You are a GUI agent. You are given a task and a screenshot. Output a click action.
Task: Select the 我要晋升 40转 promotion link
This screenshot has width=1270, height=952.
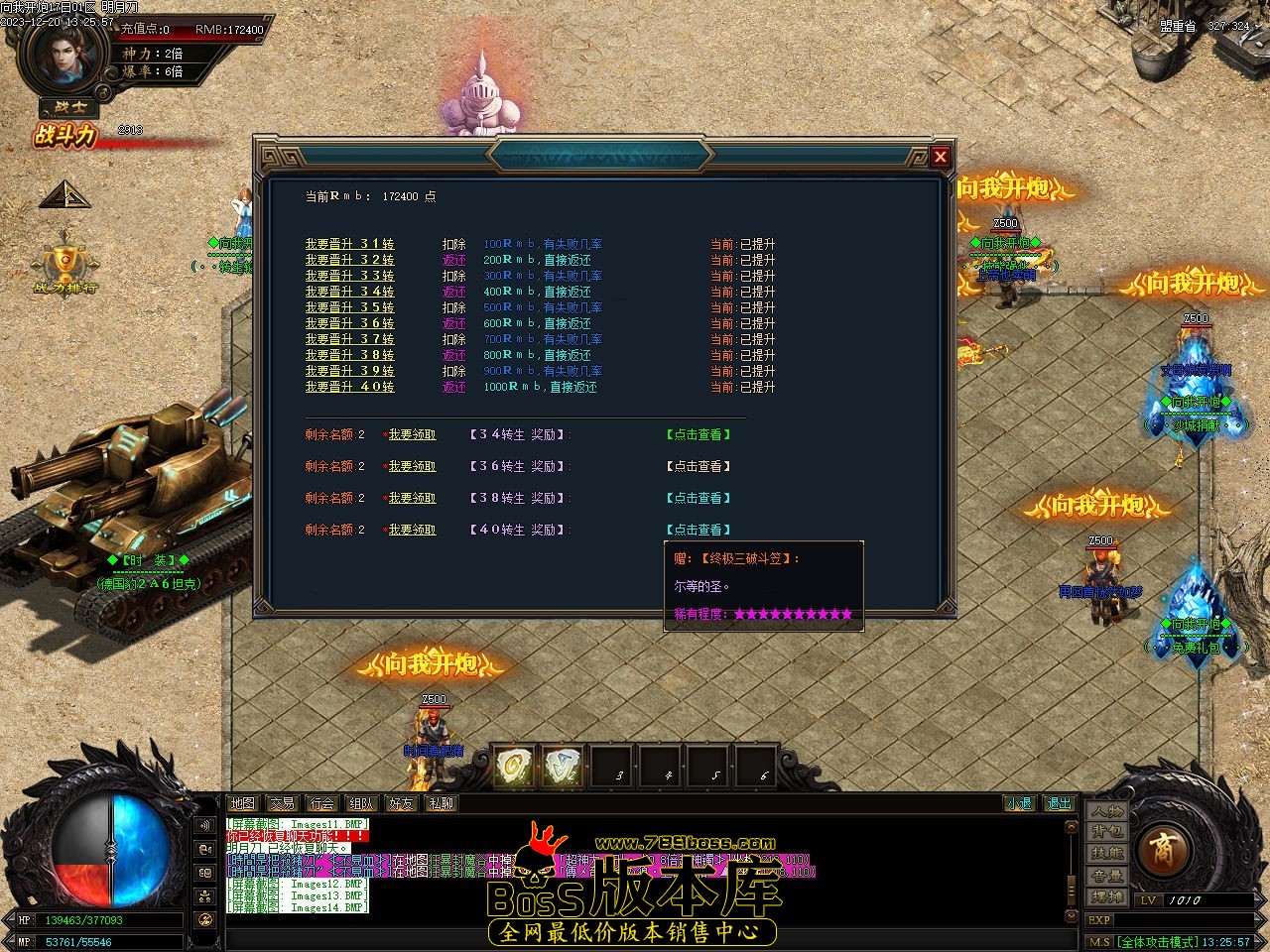point(349,387)
